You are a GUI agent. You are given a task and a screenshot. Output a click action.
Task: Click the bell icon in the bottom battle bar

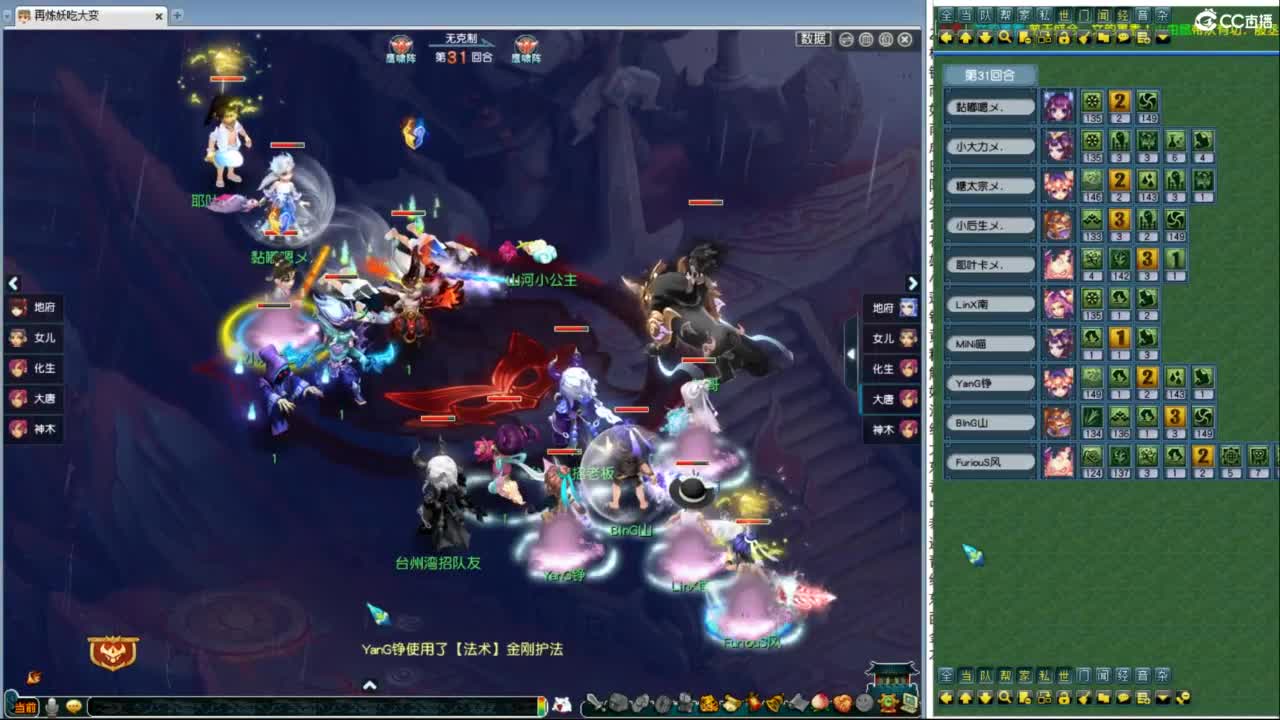click(774, 705)
